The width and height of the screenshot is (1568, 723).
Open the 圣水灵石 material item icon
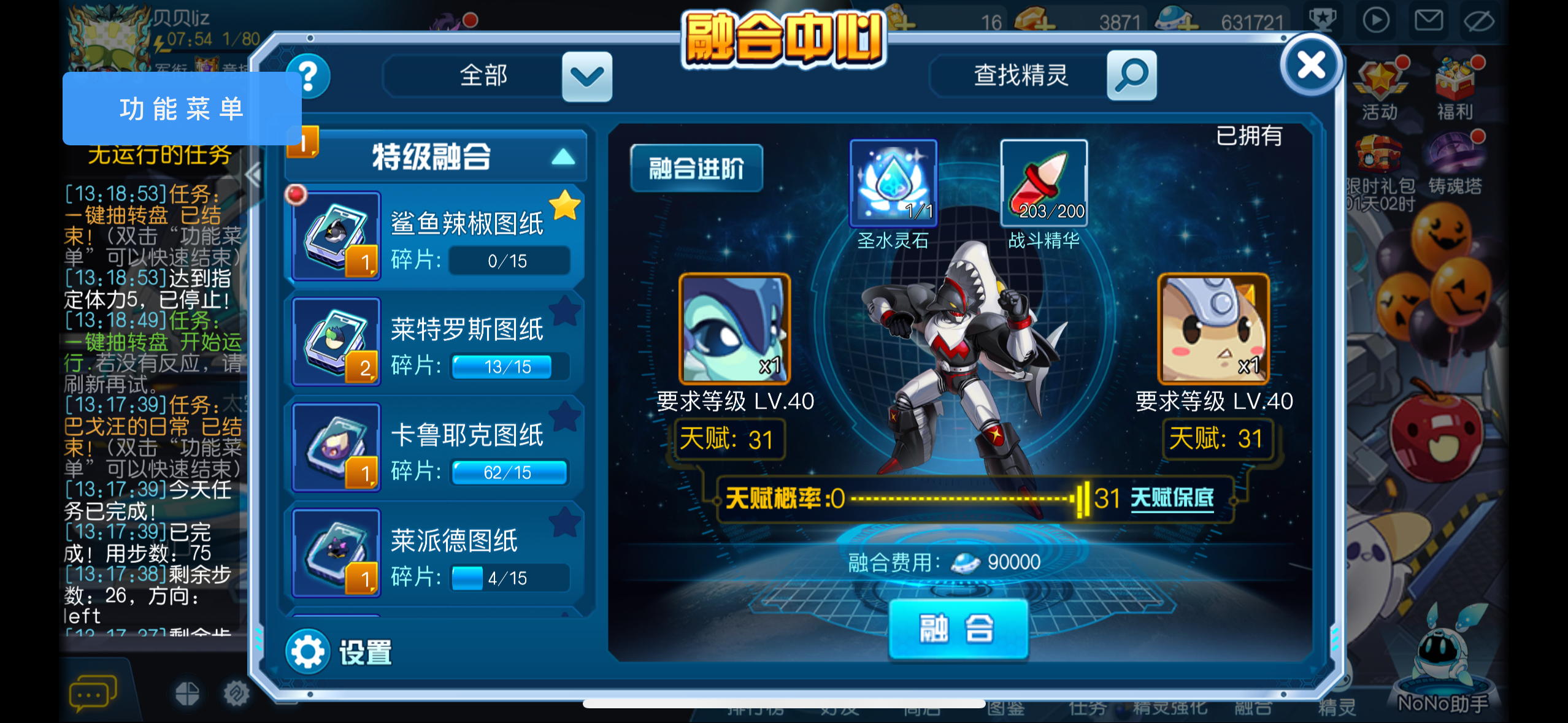[x=893, y=183]
